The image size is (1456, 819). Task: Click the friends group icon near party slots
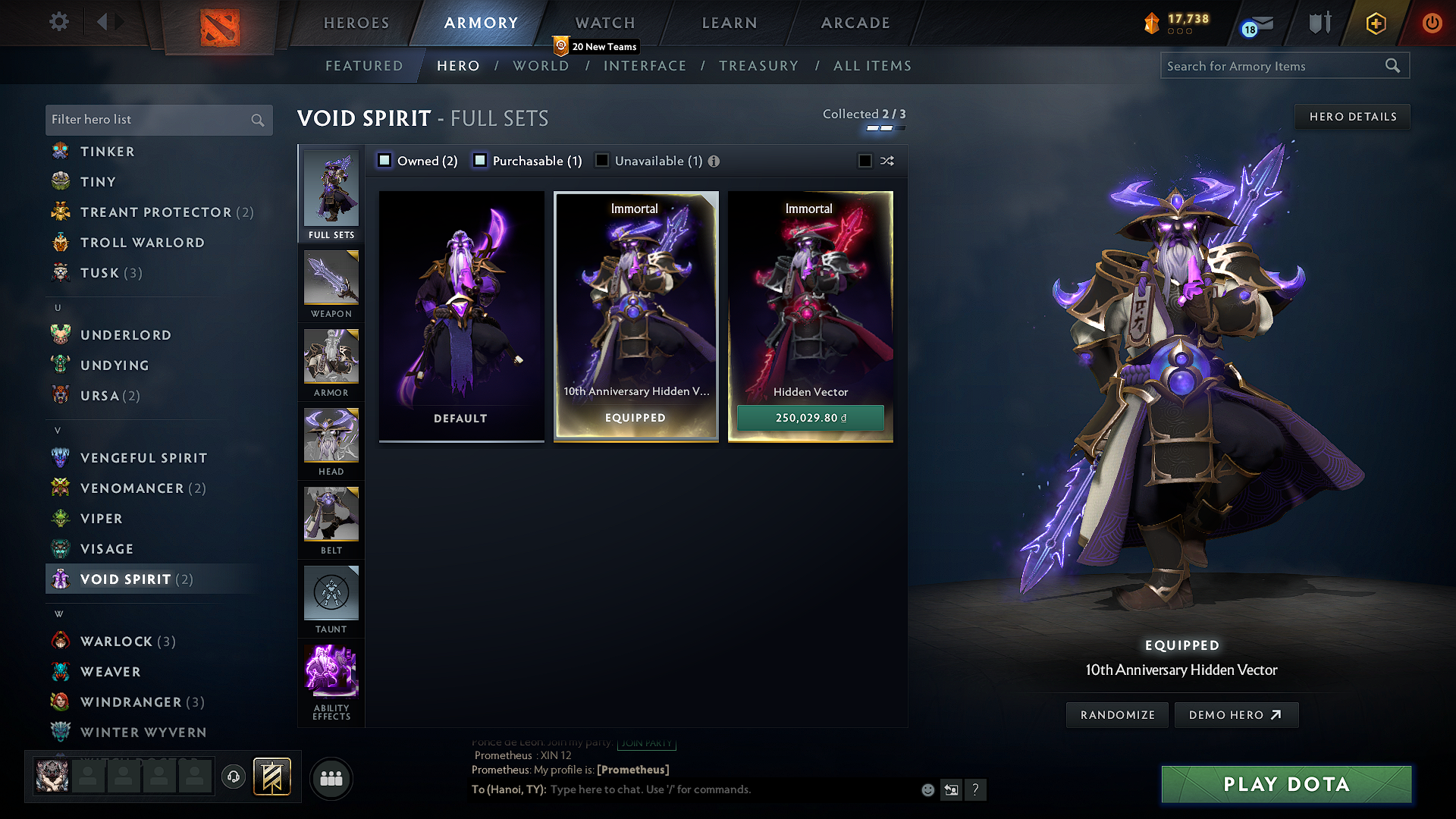(x=331, y=778)
